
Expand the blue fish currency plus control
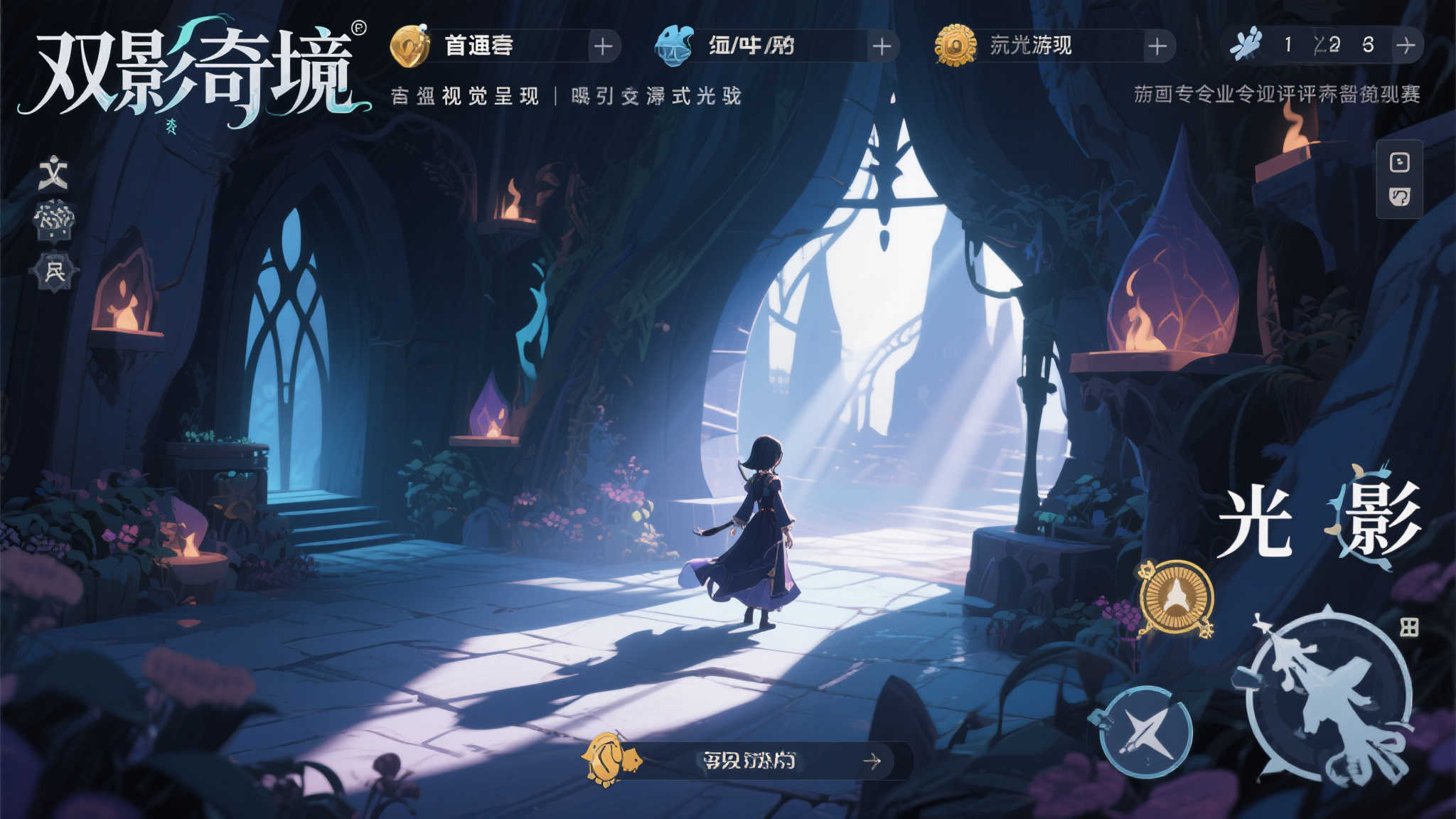pos(883,46)
